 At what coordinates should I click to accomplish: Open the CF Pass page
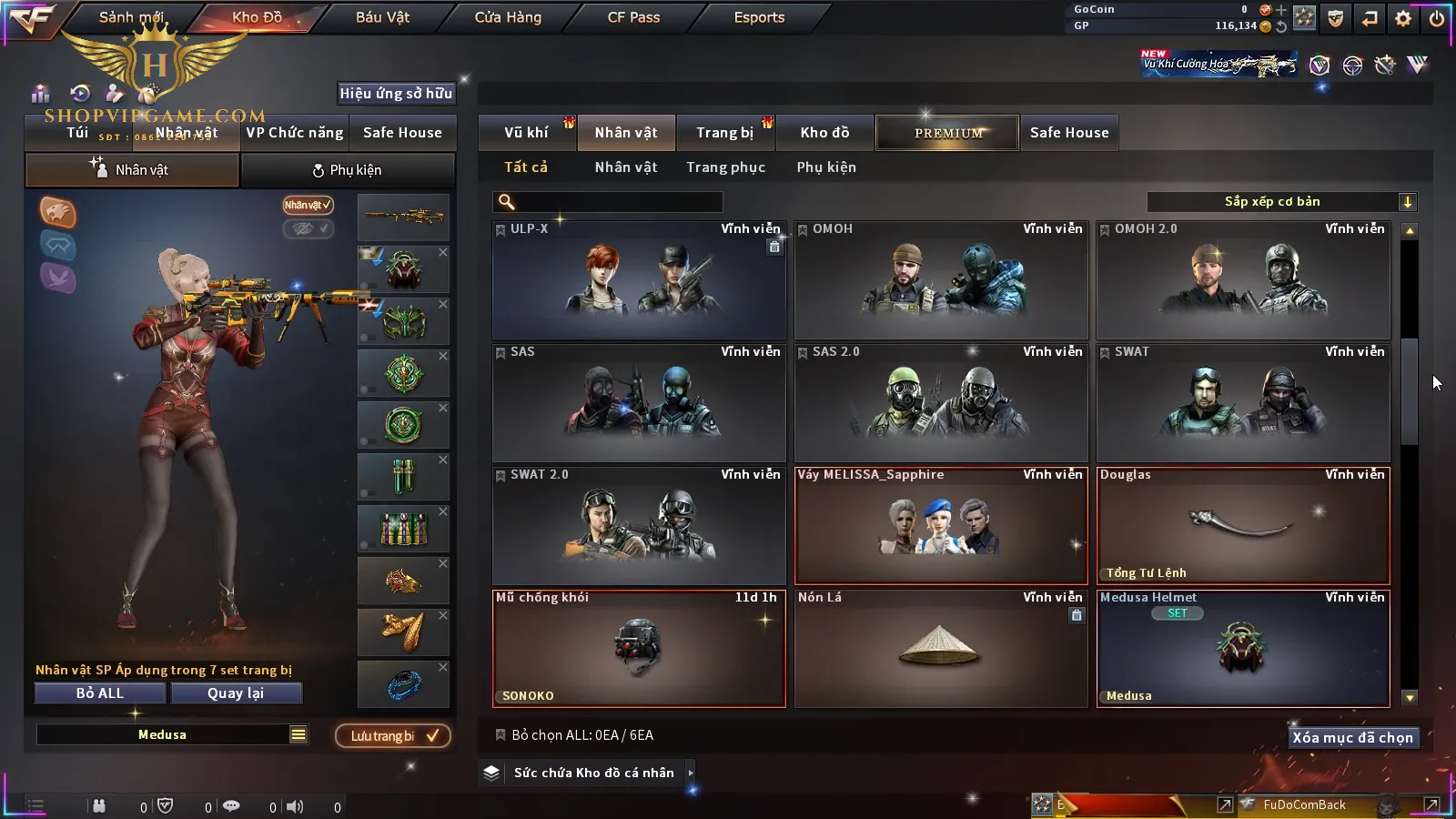633,17
